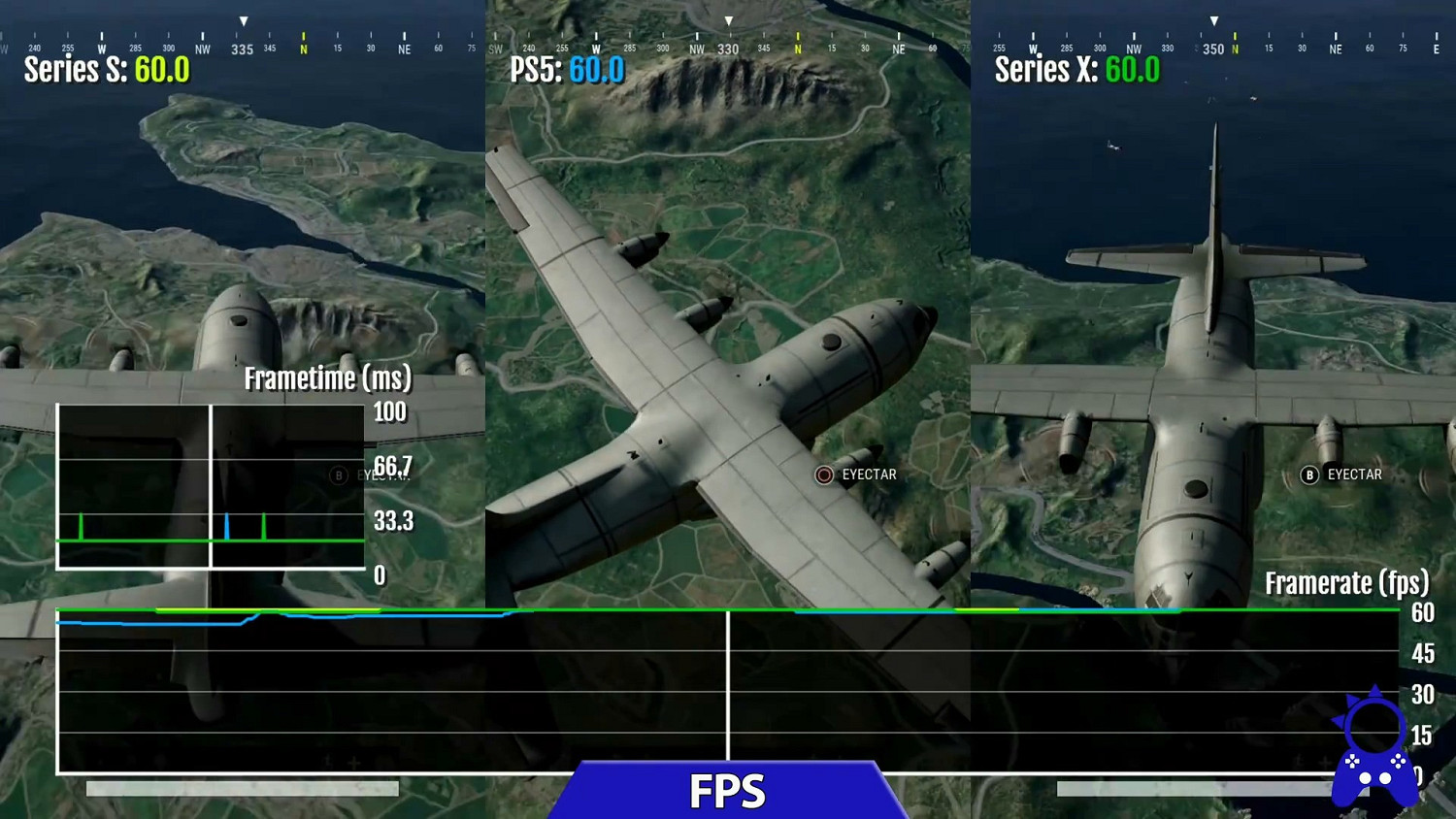Screen dimensions: 1456x819
Task: Collapse the bottom FPS banner
Action: [727, 792]
